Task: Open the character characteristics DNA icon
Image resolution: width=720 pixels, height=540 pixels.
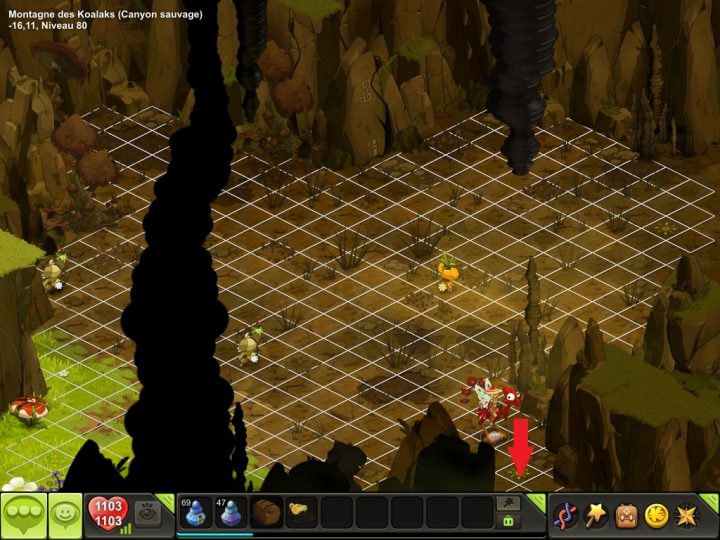Action: [566, 515]
